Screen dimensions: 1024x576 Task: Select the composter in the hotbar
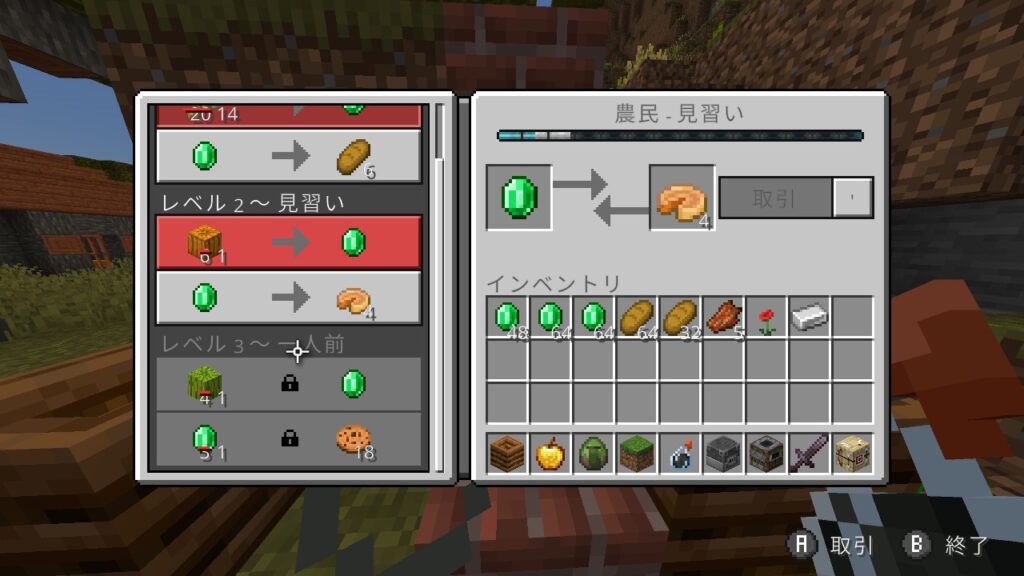point(508,453)
